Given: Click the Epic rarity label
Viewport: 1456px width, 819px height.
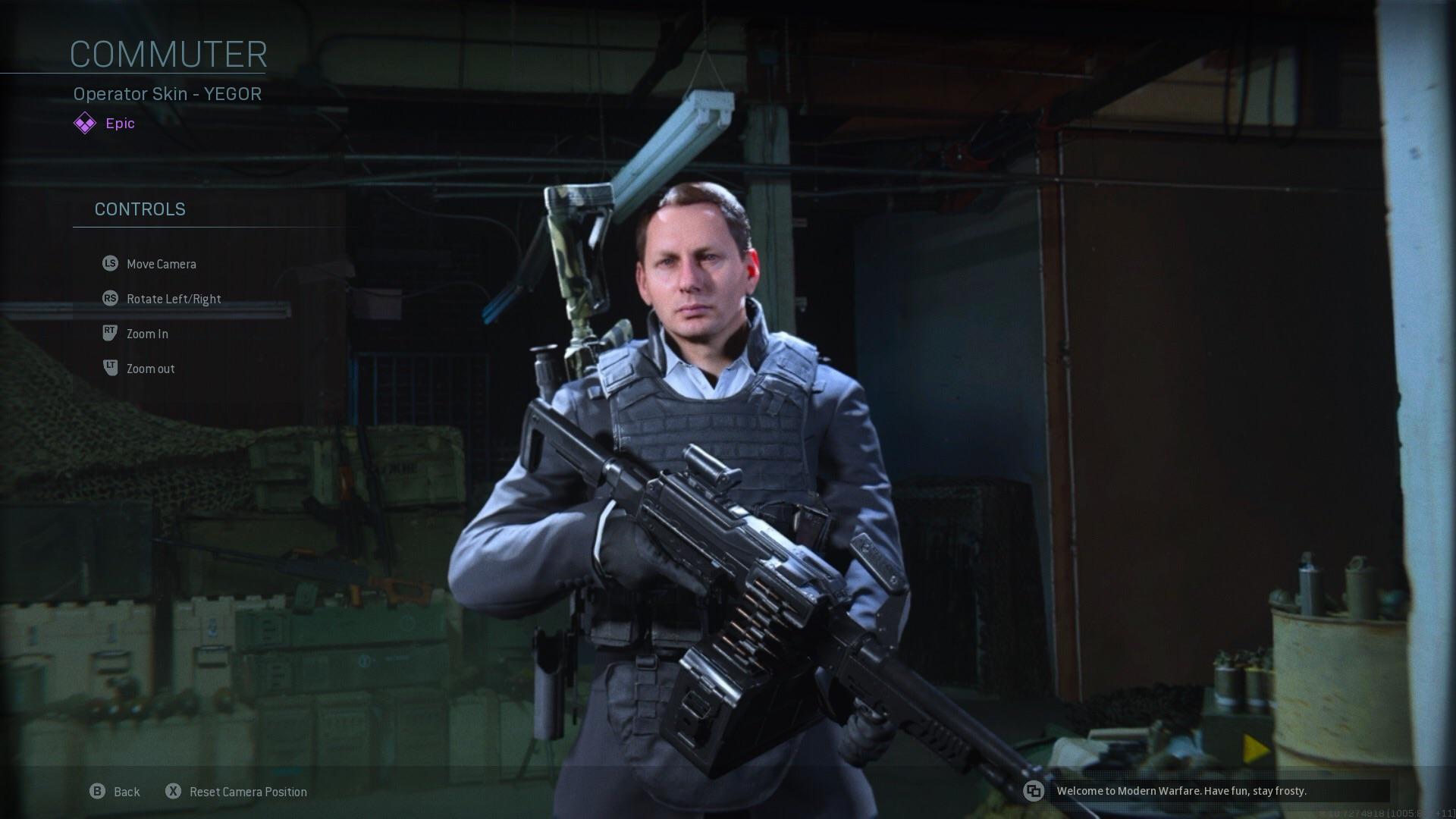Looking at the screenshot, I should point(119,123).
